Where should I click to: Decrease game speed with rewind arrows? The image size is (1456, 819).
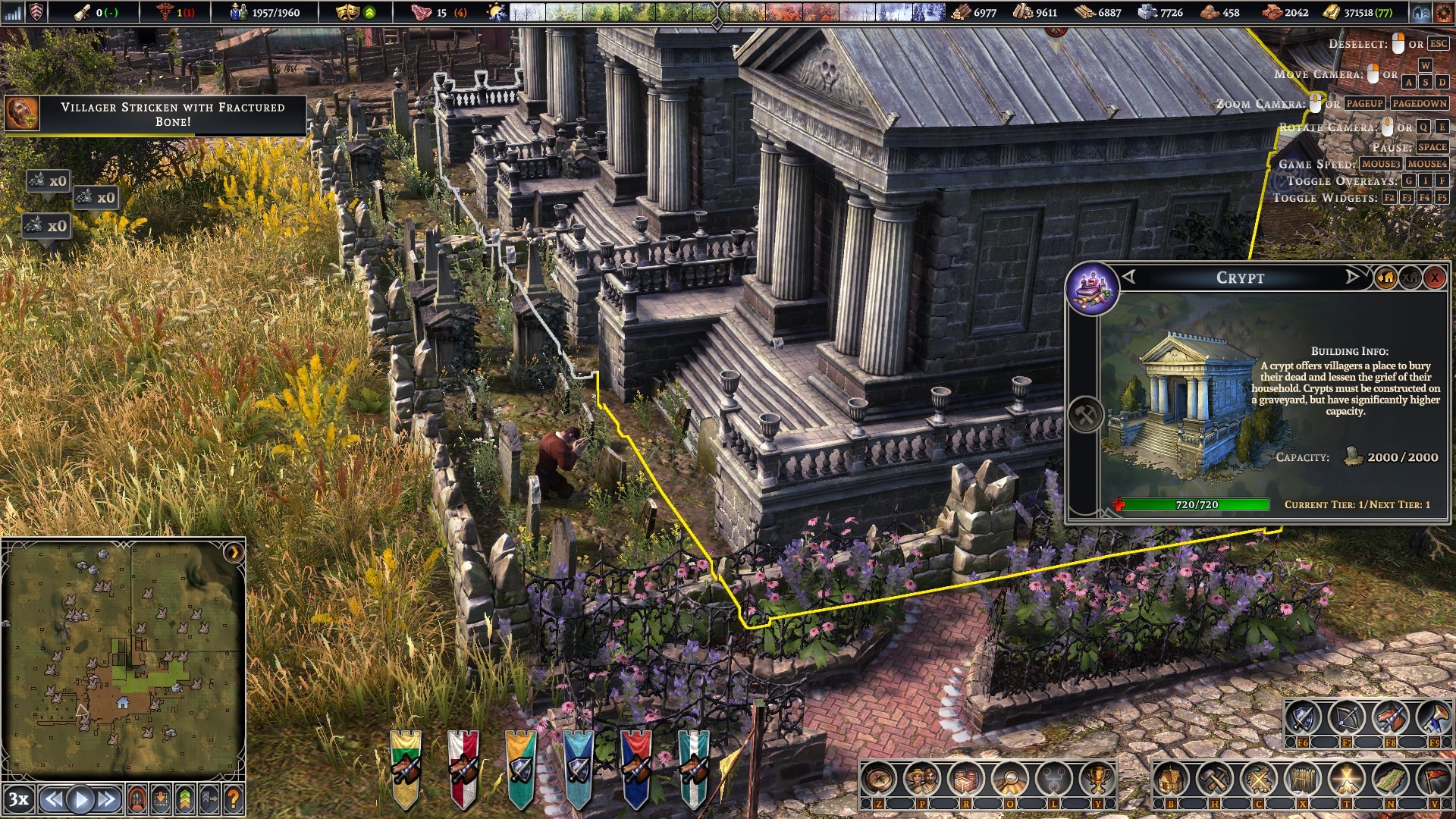coord(52,799)
